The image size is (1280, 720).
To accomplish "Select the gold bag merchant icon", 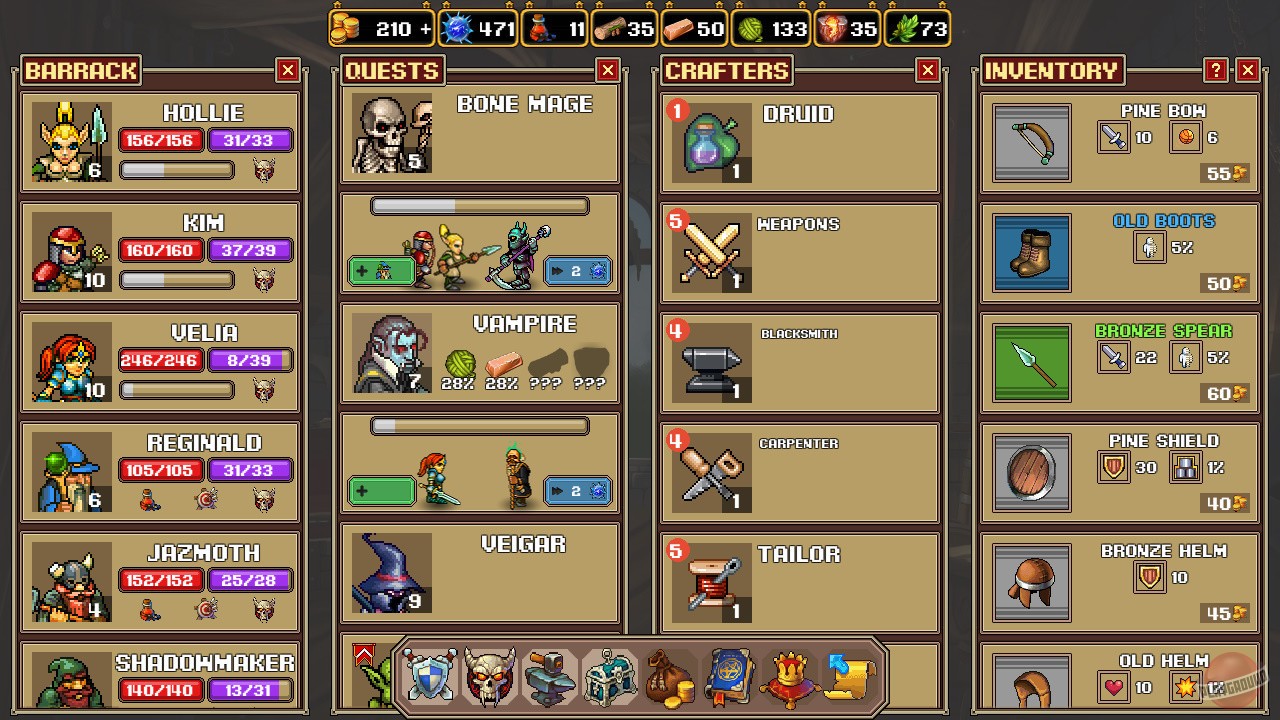I will pyautogui.click(x=669, y=678).
